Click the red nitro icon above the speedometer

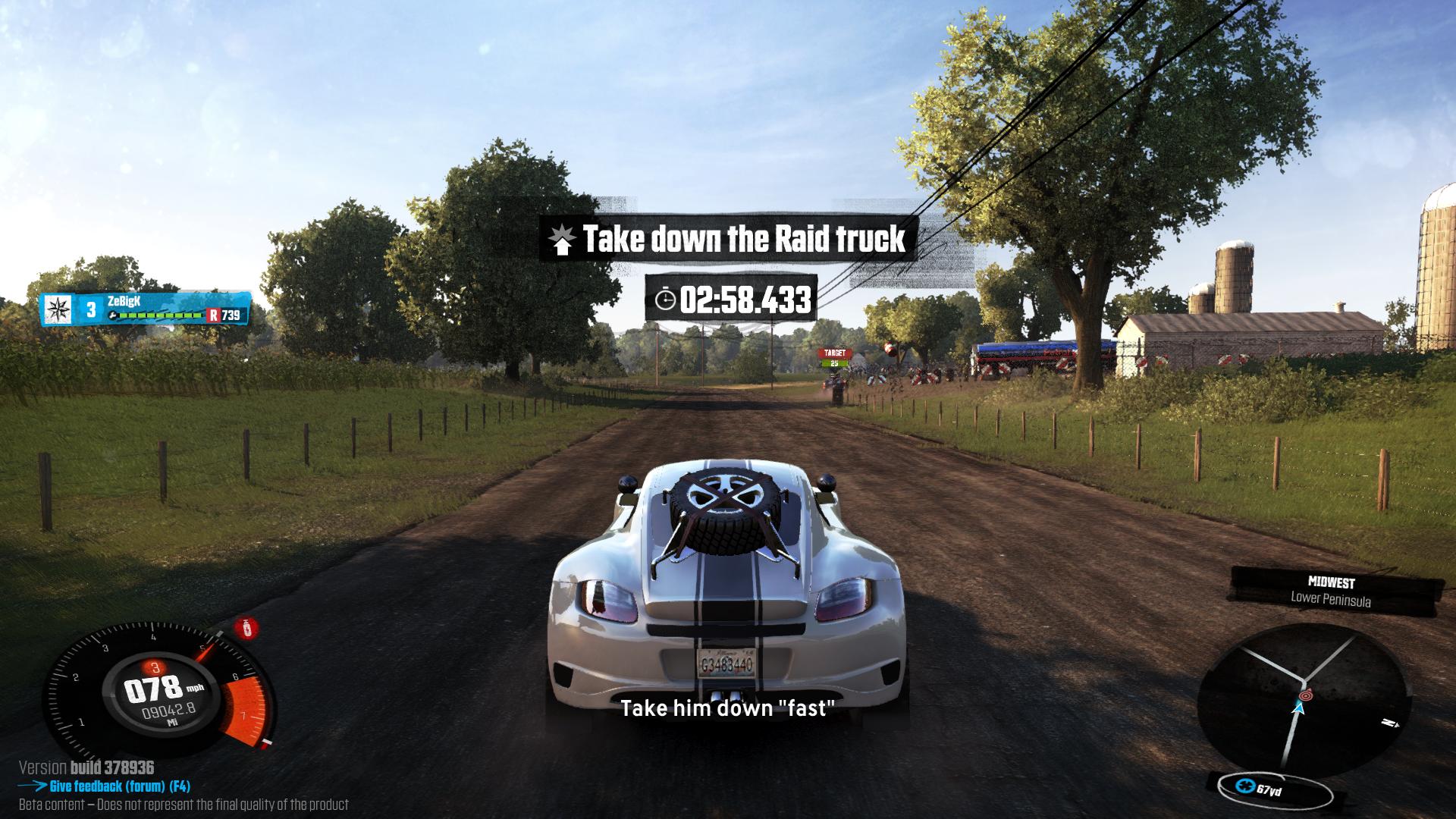click(x=245, y=628)
